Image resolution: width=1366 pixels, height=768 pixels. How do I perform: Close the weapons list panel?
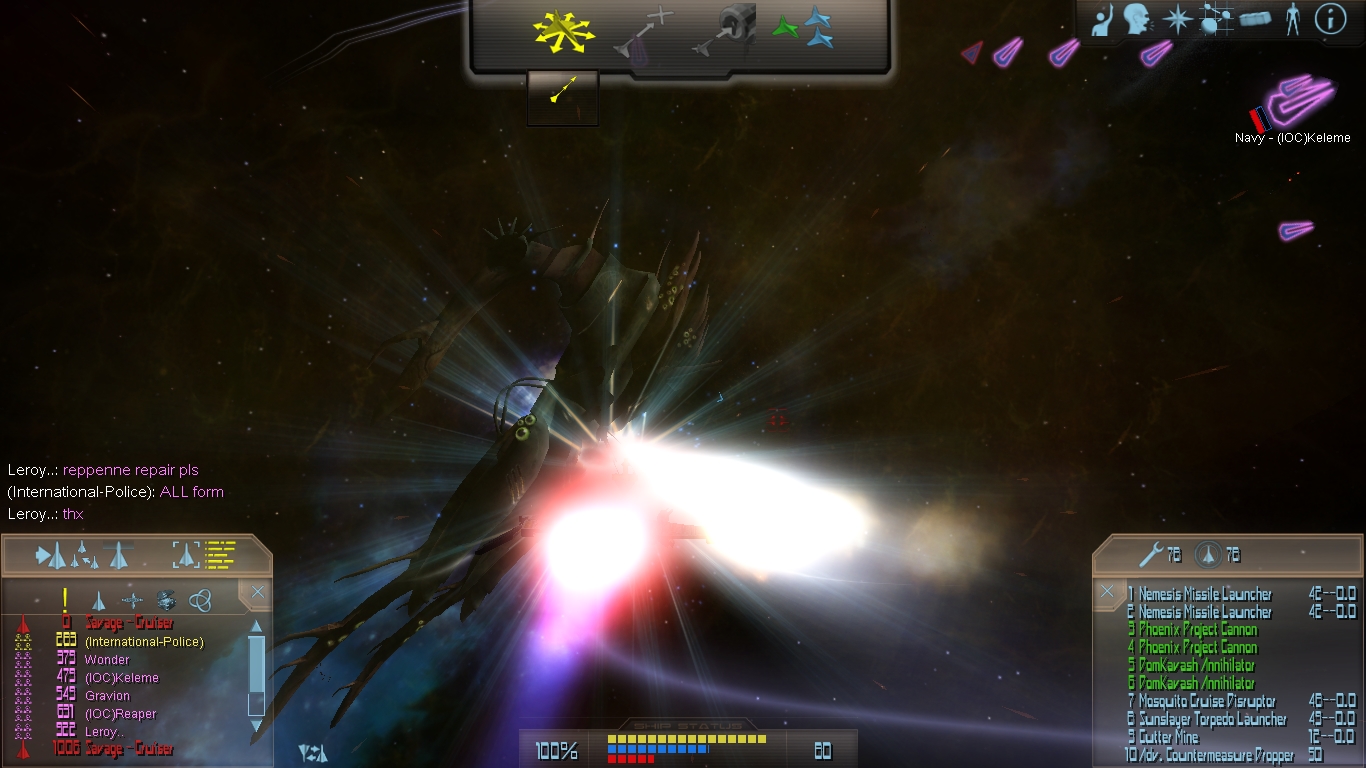click(1107, 592)
